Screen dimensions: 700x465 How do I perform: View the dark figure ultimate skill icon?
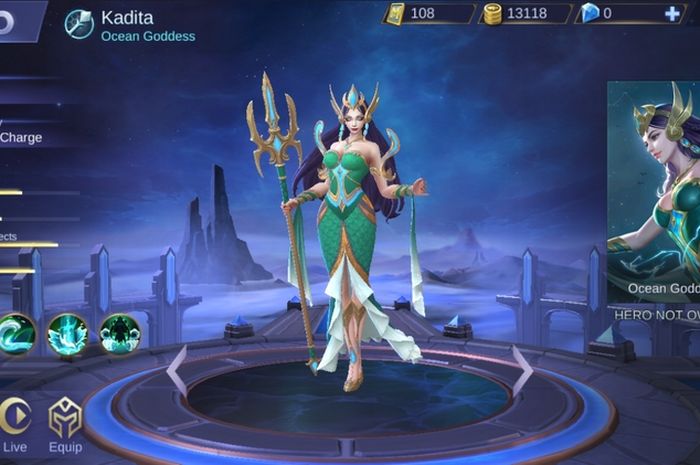[x=119, y=334]
